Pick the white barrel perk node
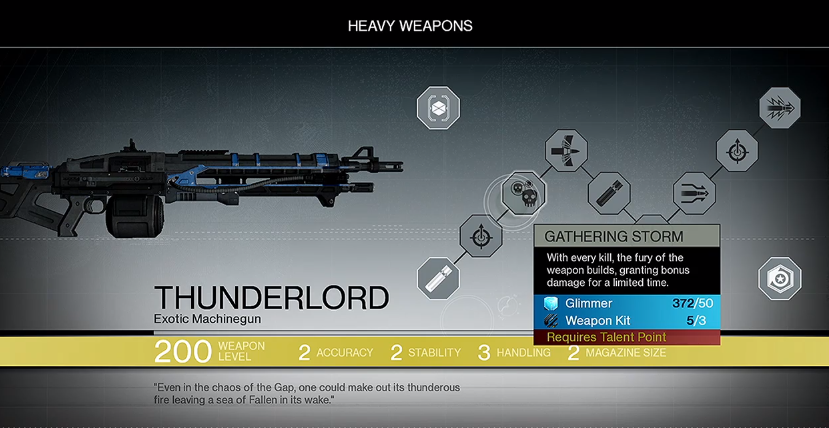Image resolution: width=829 pixels, height=428 pixels. pos(438,278)
